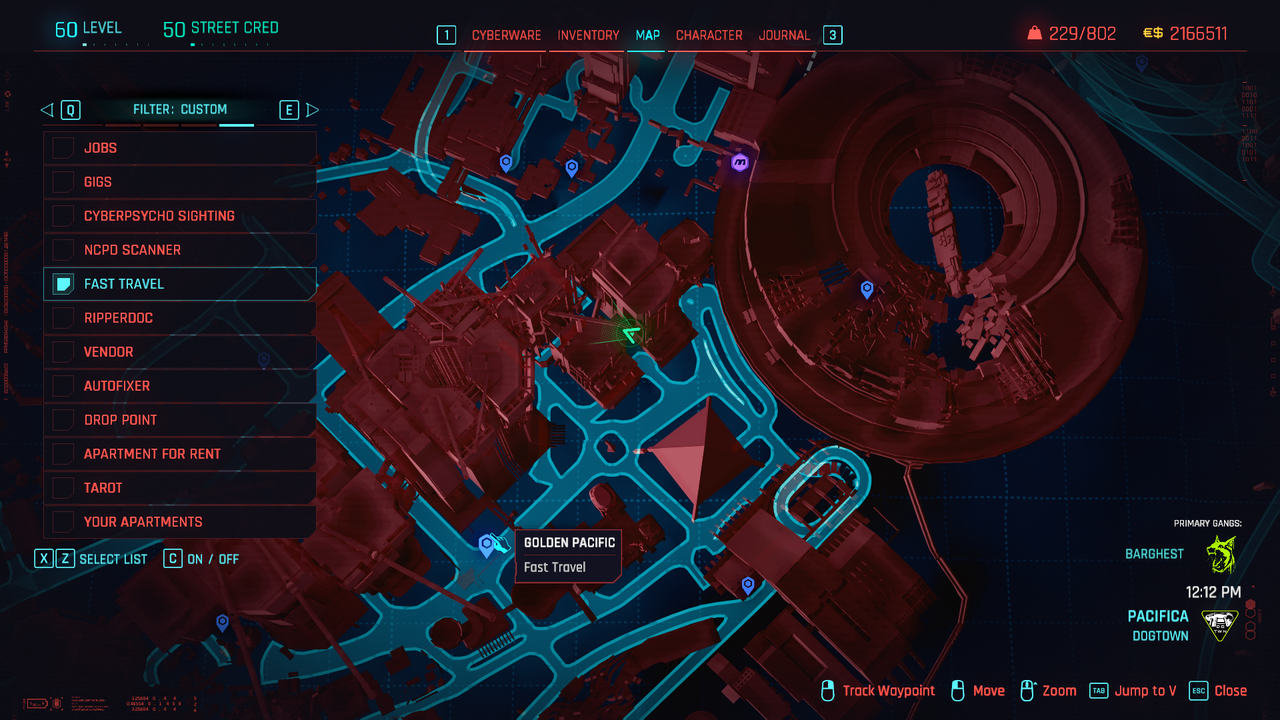Go to the Journal tab
Image resolution: width=1280 pixels, height=720 pixels.
click(x=784, y=35)
